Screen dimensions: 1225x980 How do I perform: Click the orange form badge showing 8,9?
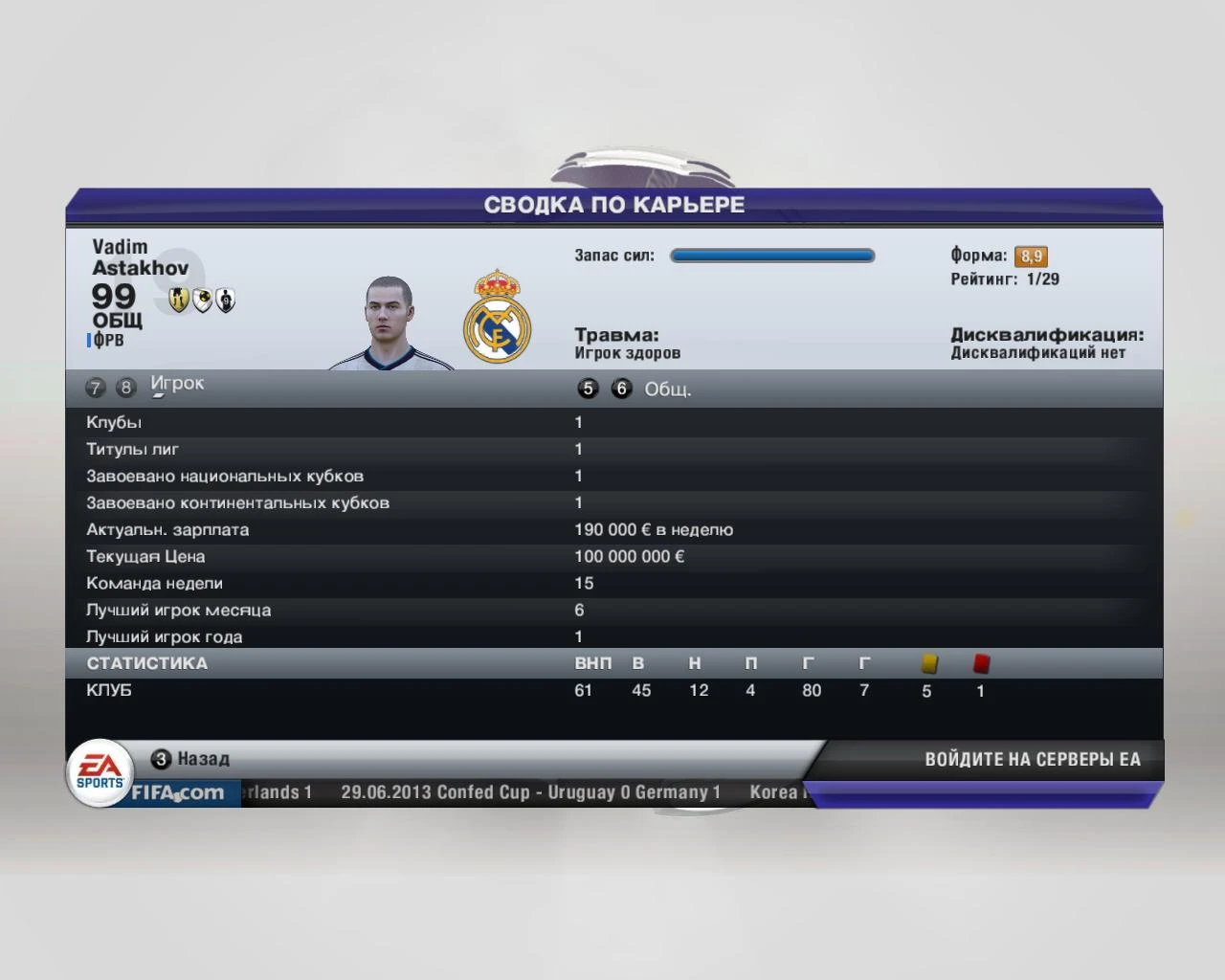coord(1033,256)
